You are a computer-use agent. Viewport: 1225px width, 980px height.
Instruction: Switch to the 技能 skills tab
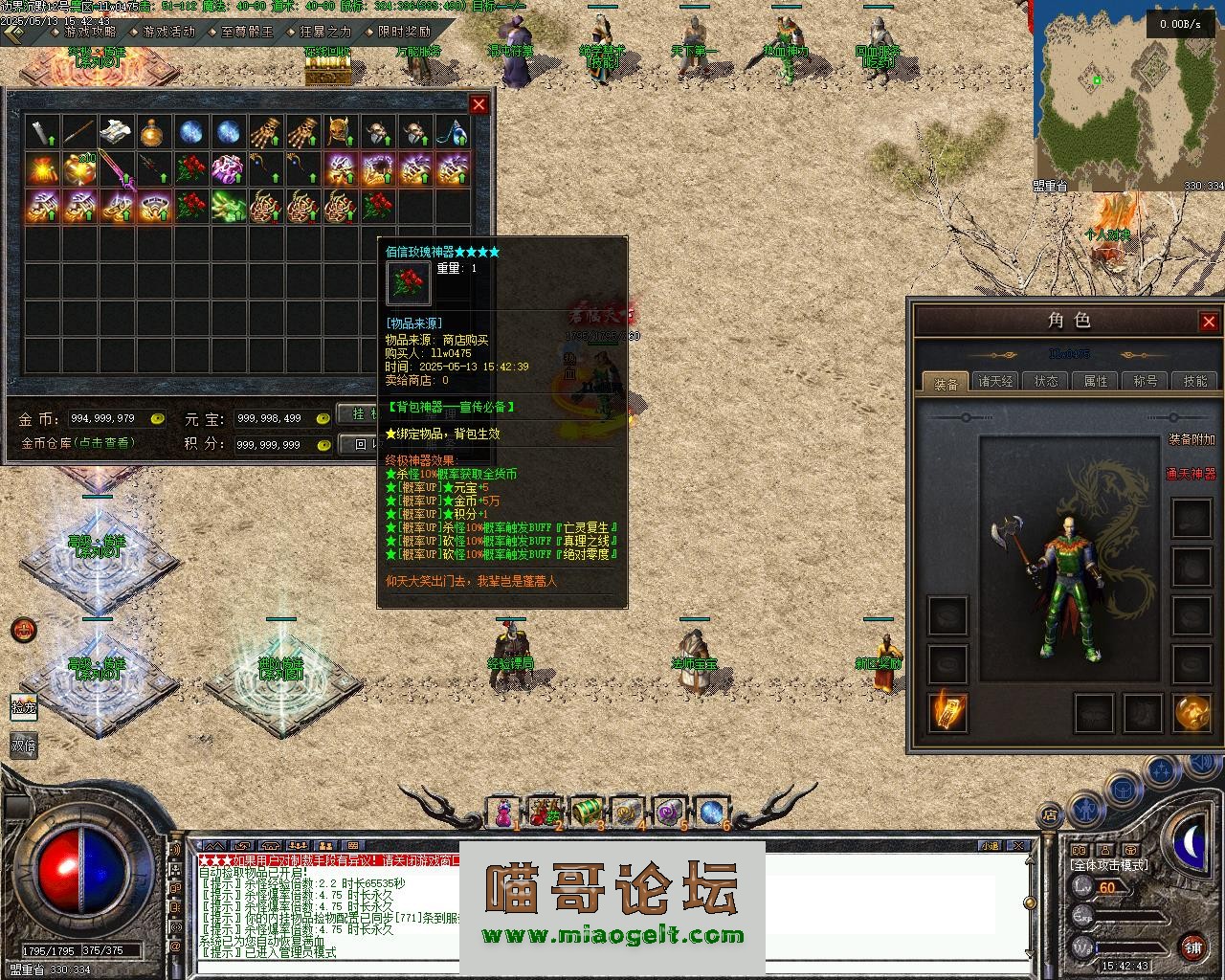1195,381
